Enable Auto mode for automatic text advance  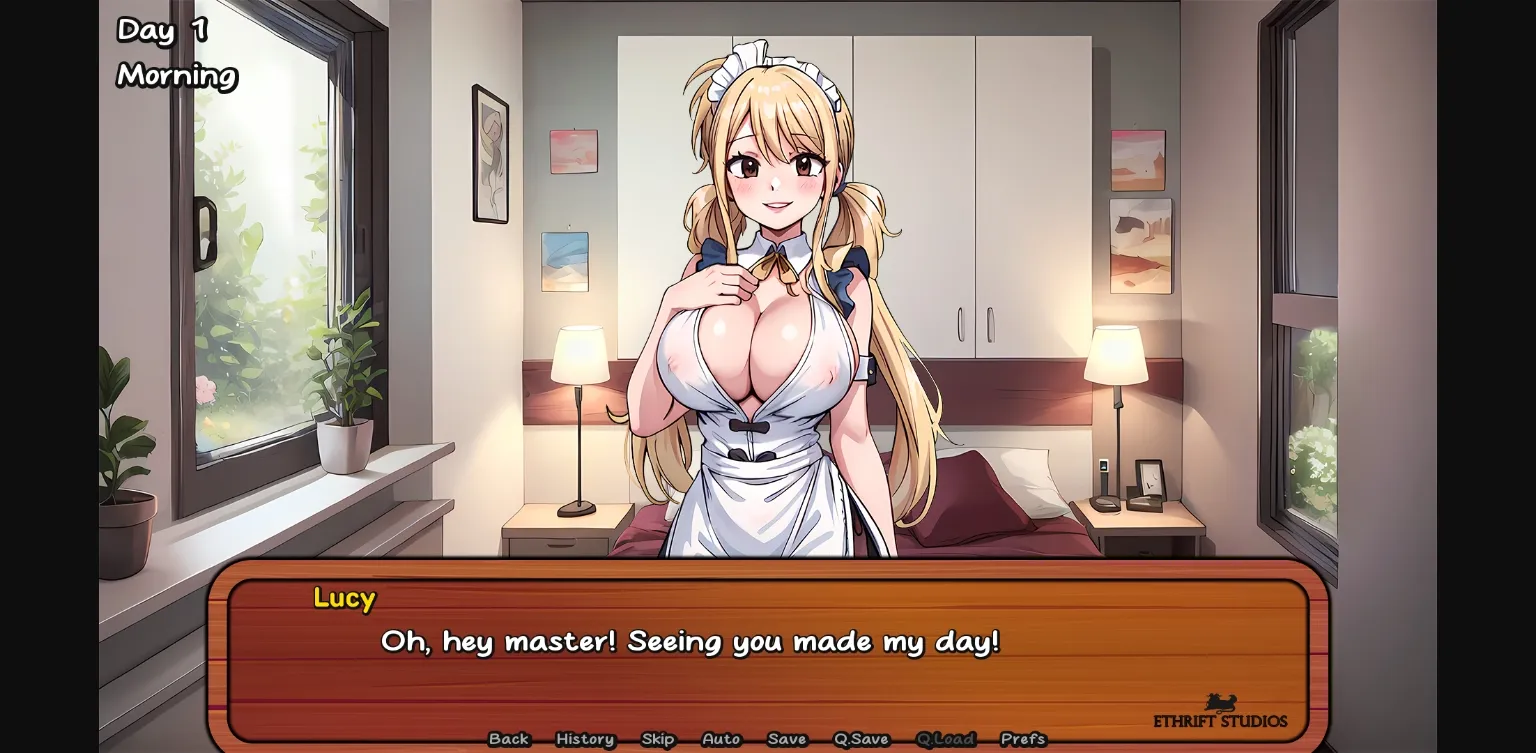pos(720,739)
